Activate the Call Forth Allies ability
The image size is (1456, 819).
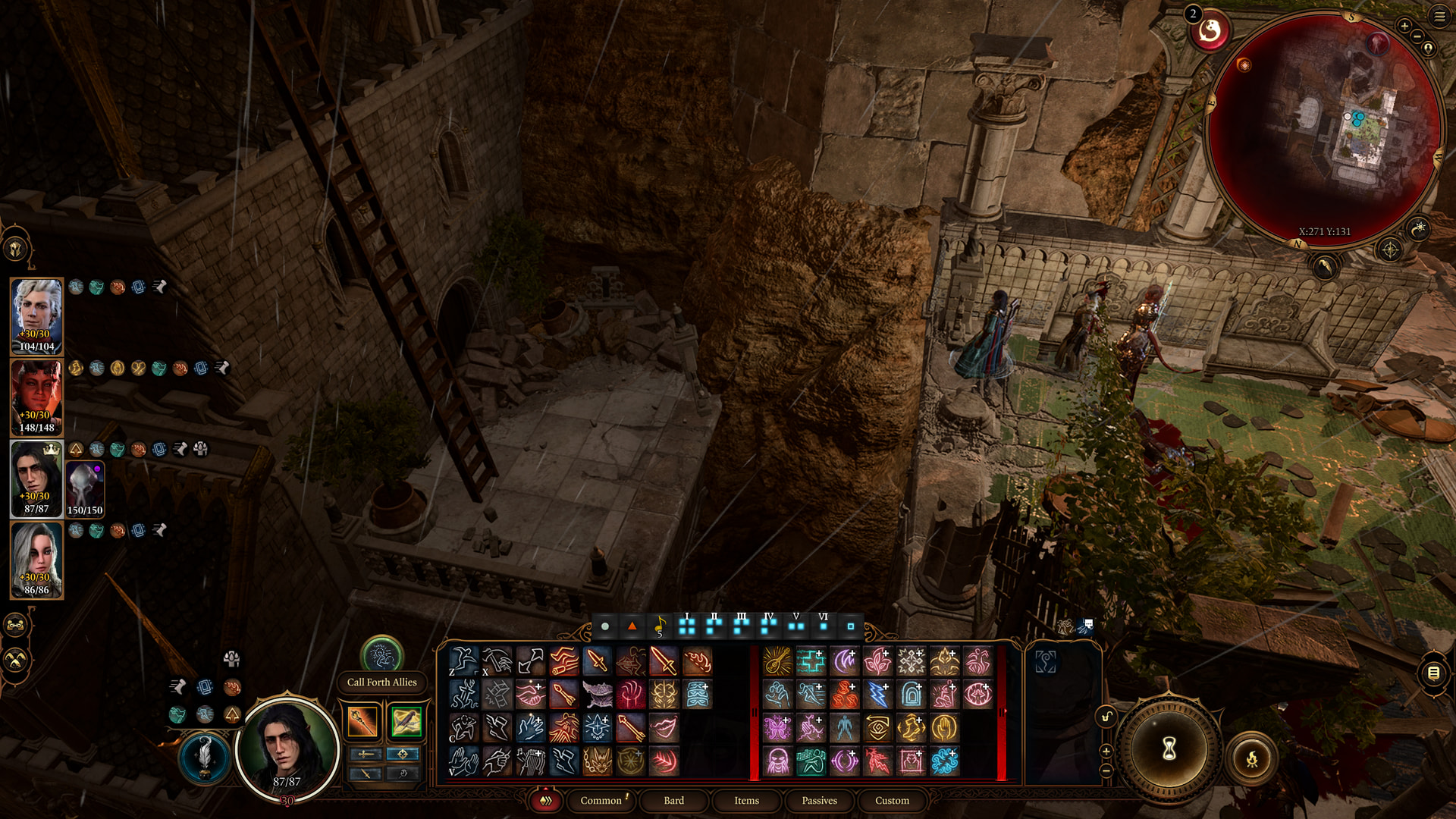[x=381, y=654]
